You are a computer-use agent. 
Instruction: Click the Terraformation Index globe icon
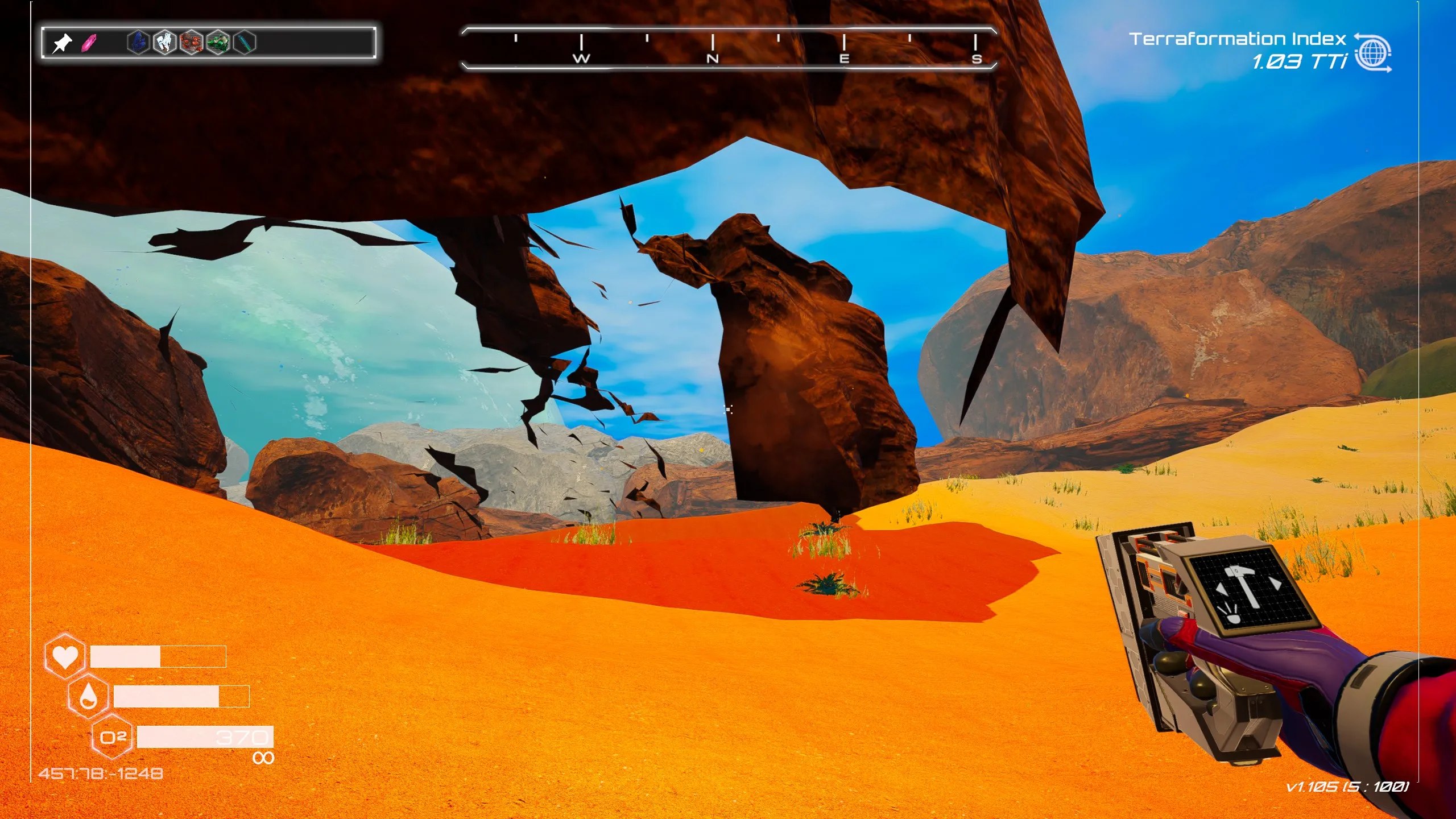click(x=1372, y=53)
